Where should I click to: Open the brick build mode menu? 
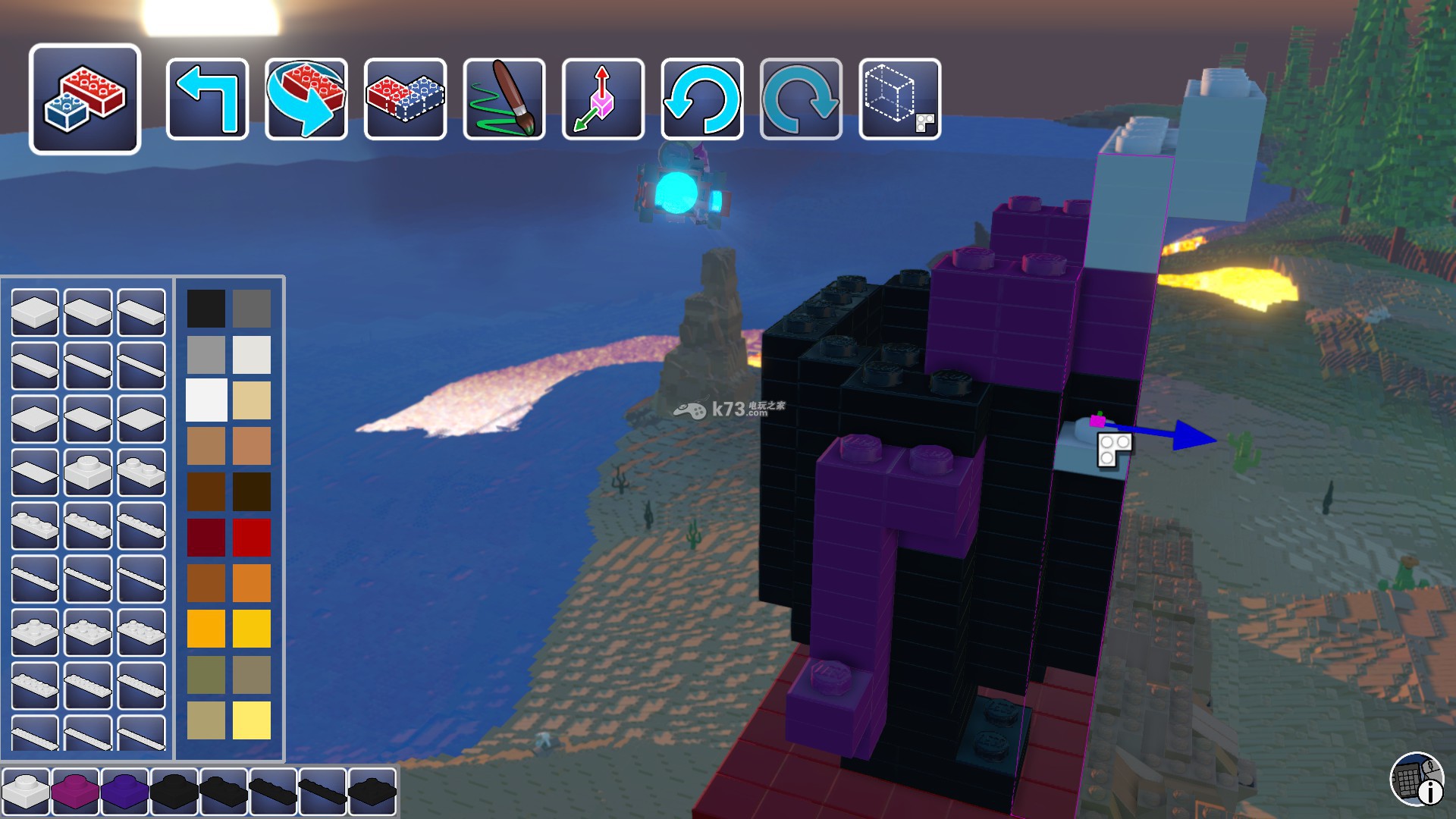pyautogui.click(x=85, y=99)
